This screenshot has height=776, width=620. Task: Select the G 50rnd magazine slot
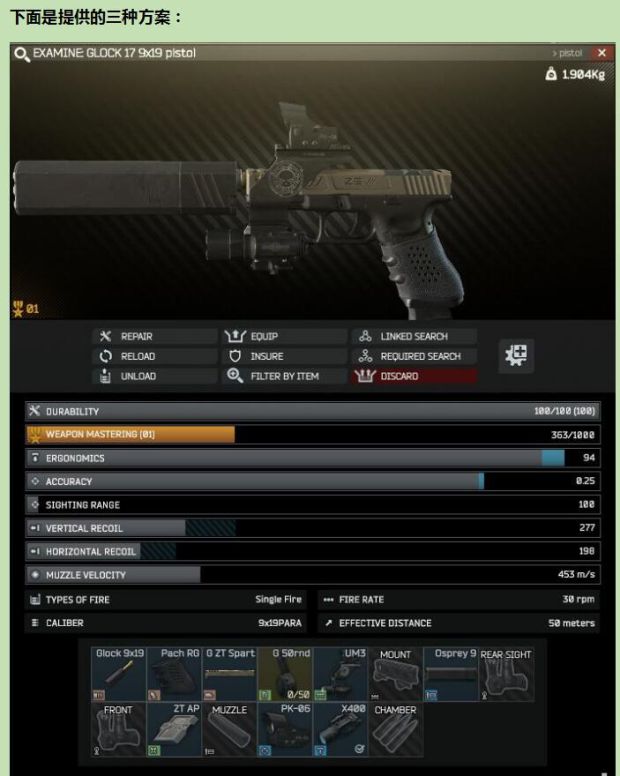[x=285, y=674]
